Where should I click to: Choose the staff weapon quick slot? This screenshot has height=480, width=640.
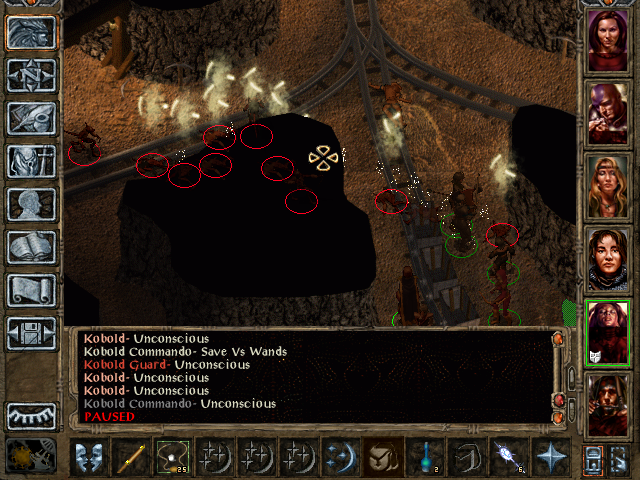pos(132,456)
